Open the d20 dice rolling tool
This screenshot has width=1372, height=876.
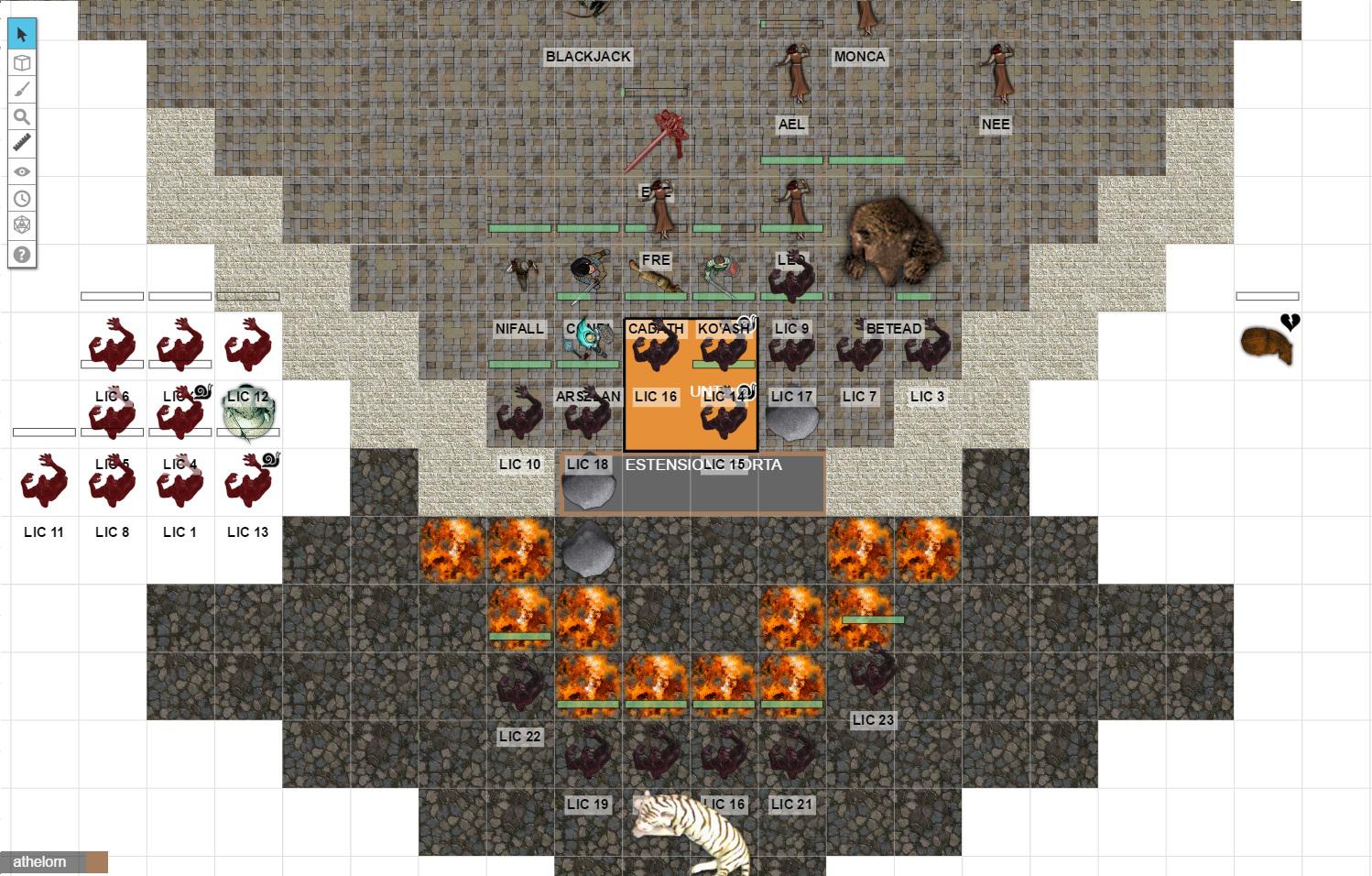click(x=22, y=225)
